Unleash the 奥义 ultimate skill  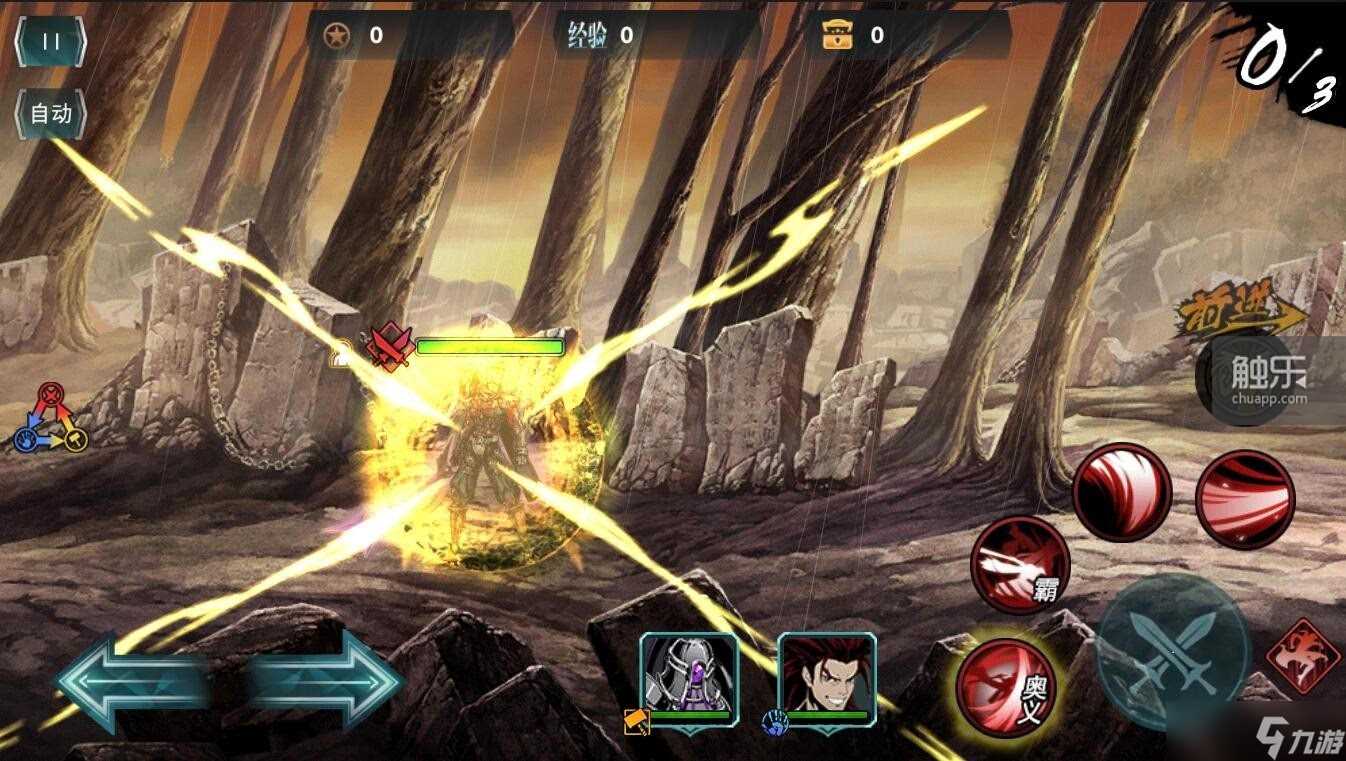[1005, 687]
